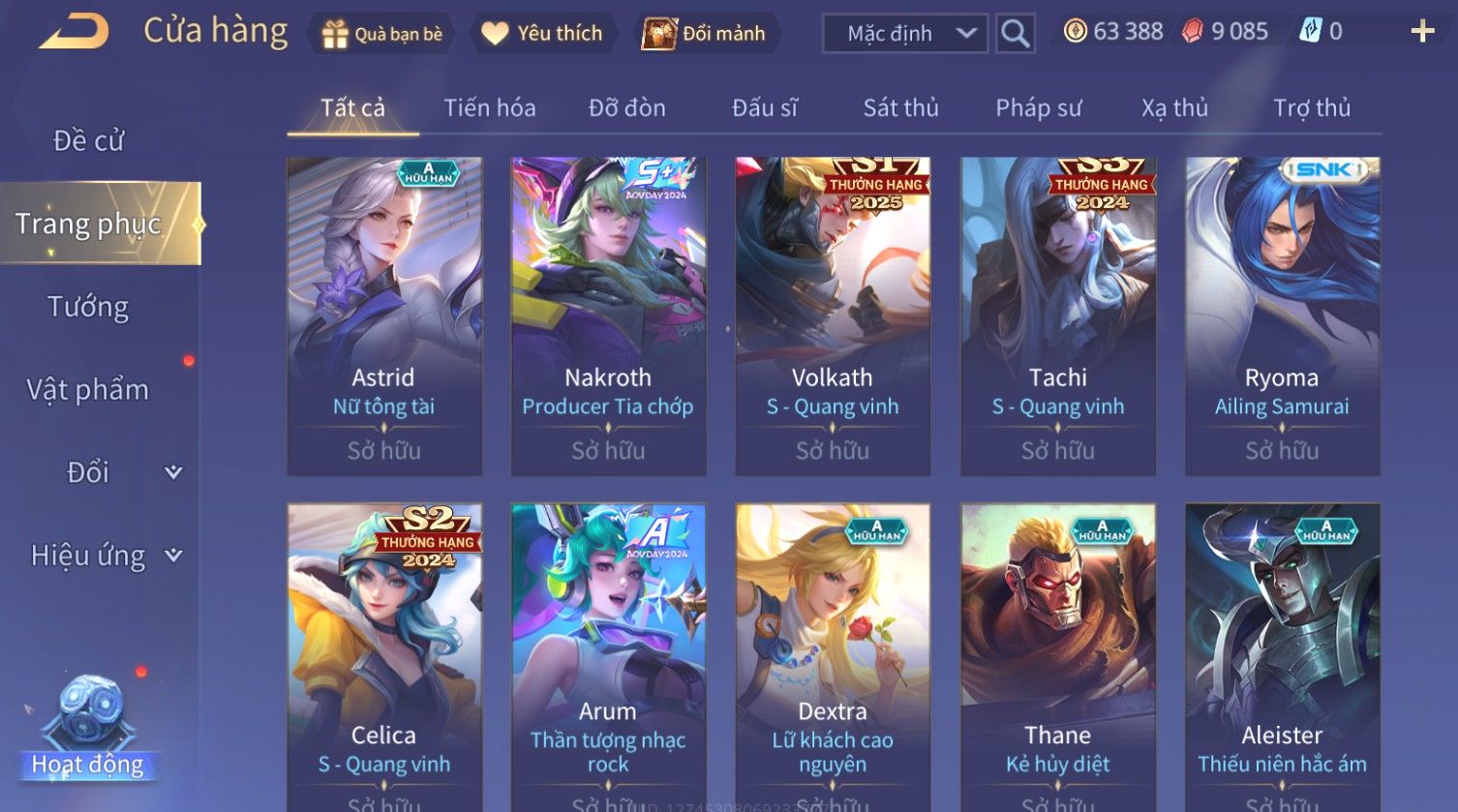The height and width of the screenshot is (812, 1458).
Task: Open the Tướng shop section
Action: (x=88, y=308)
